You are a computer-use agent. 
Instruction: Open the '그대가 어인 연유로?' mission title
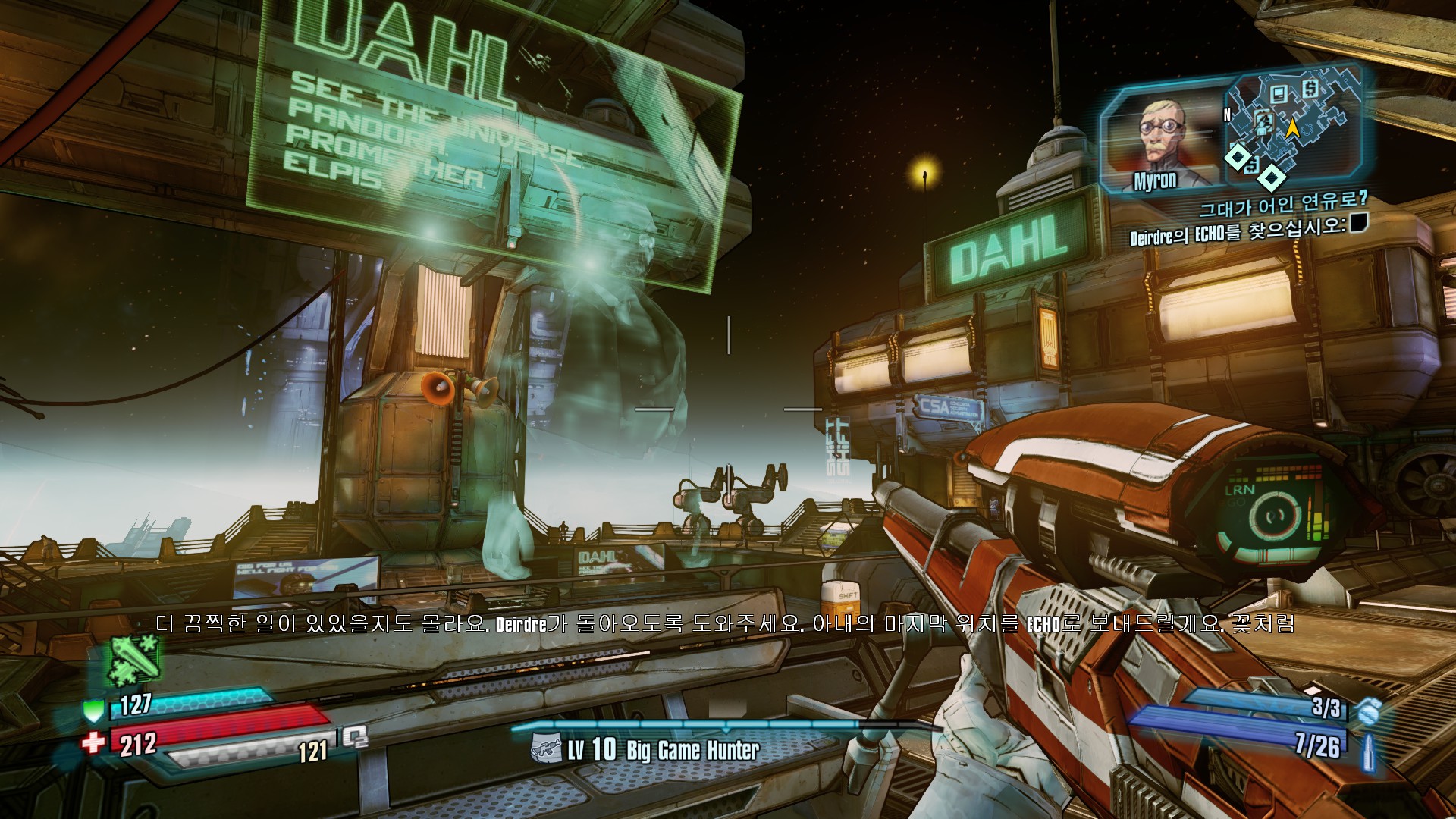tap(1283, 203)
